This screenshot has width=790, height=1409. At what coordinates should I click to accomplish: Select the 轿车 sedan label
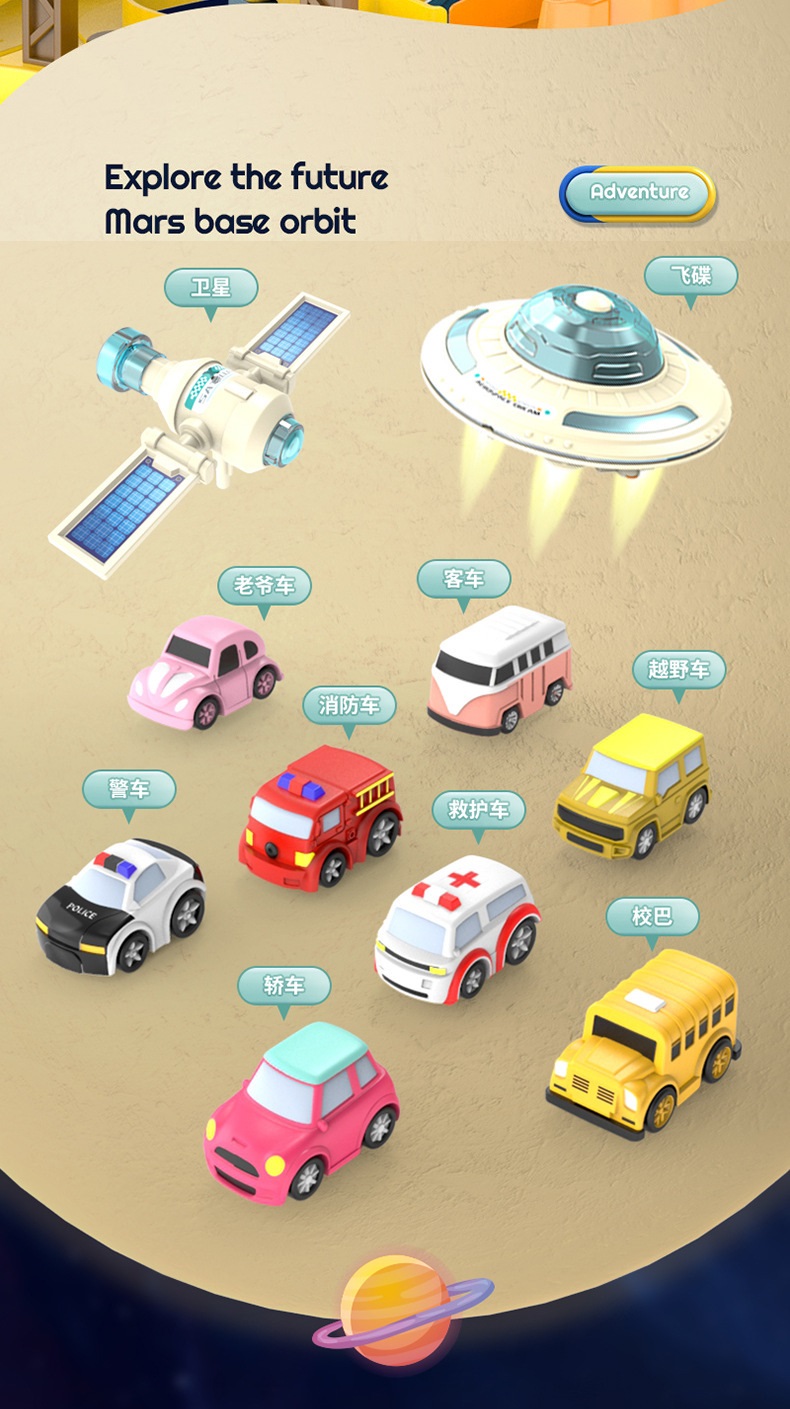(x=284, y=985)
